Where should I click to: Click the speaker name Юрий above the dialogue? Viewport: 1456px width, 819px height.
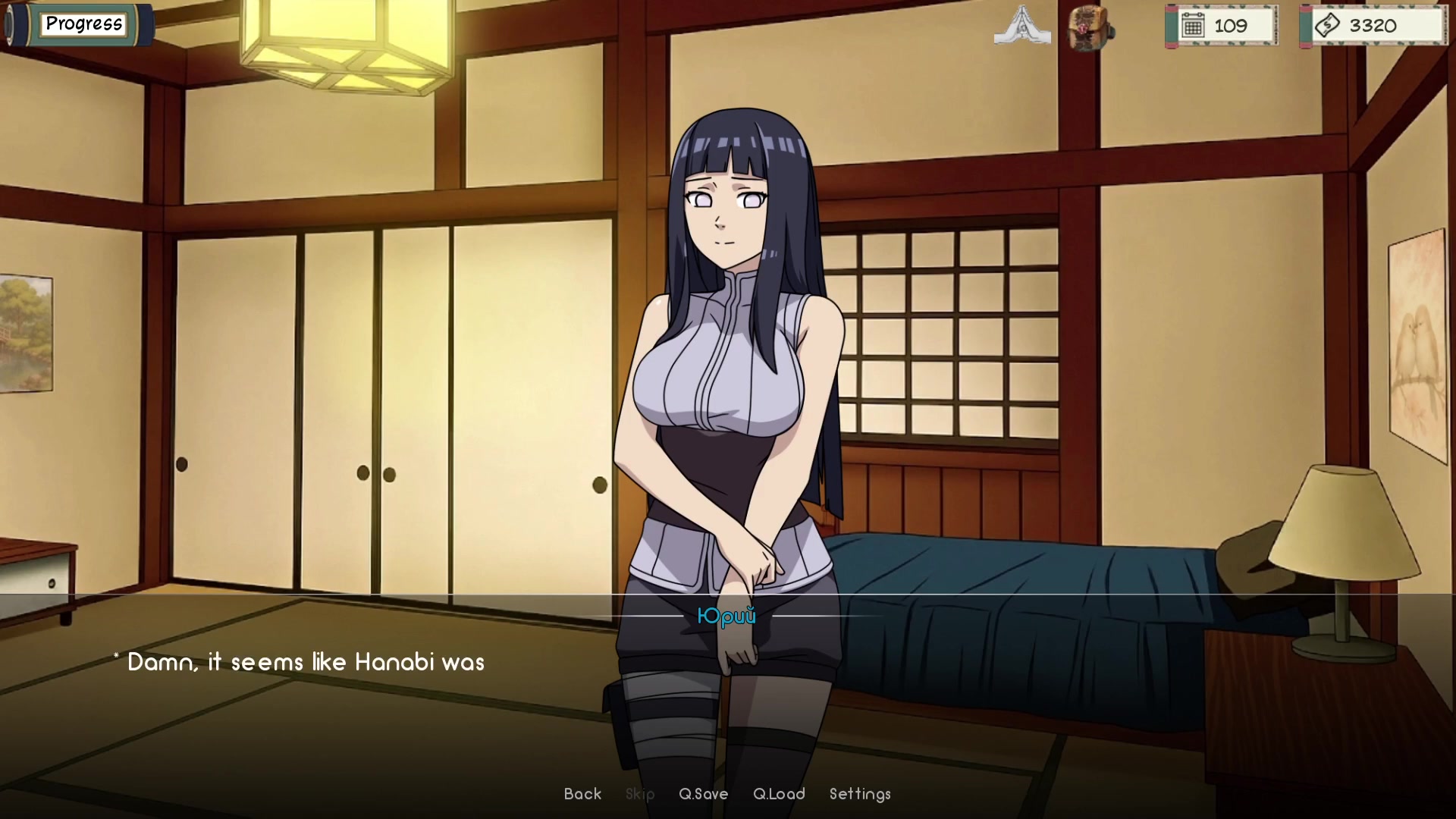click(x=726, y=617)
